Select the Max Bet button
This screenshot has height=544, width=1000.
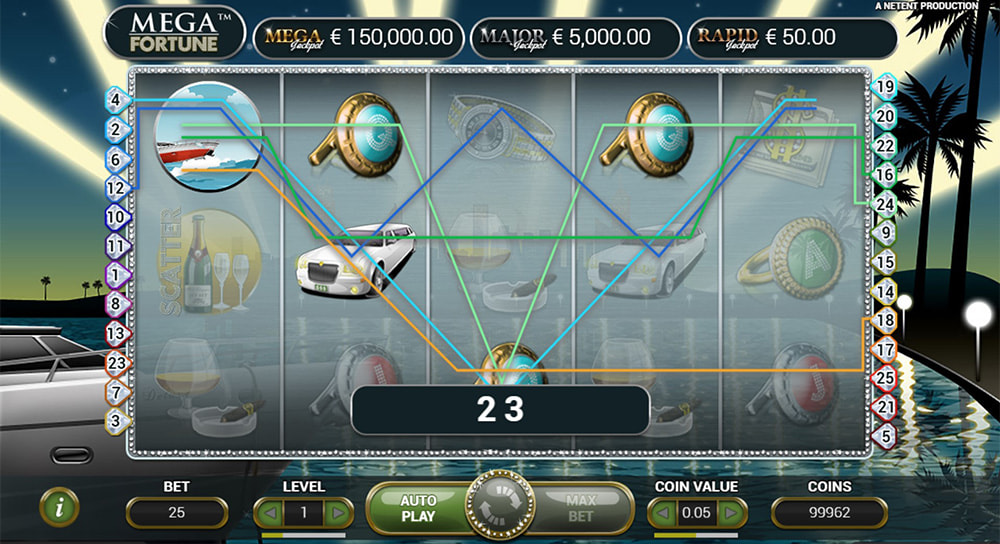click(x=580, y=508)
